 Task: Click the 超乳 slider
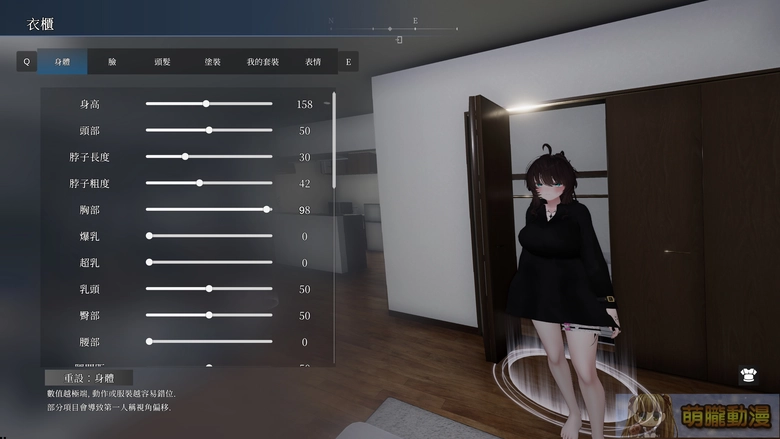coord(149,262)
